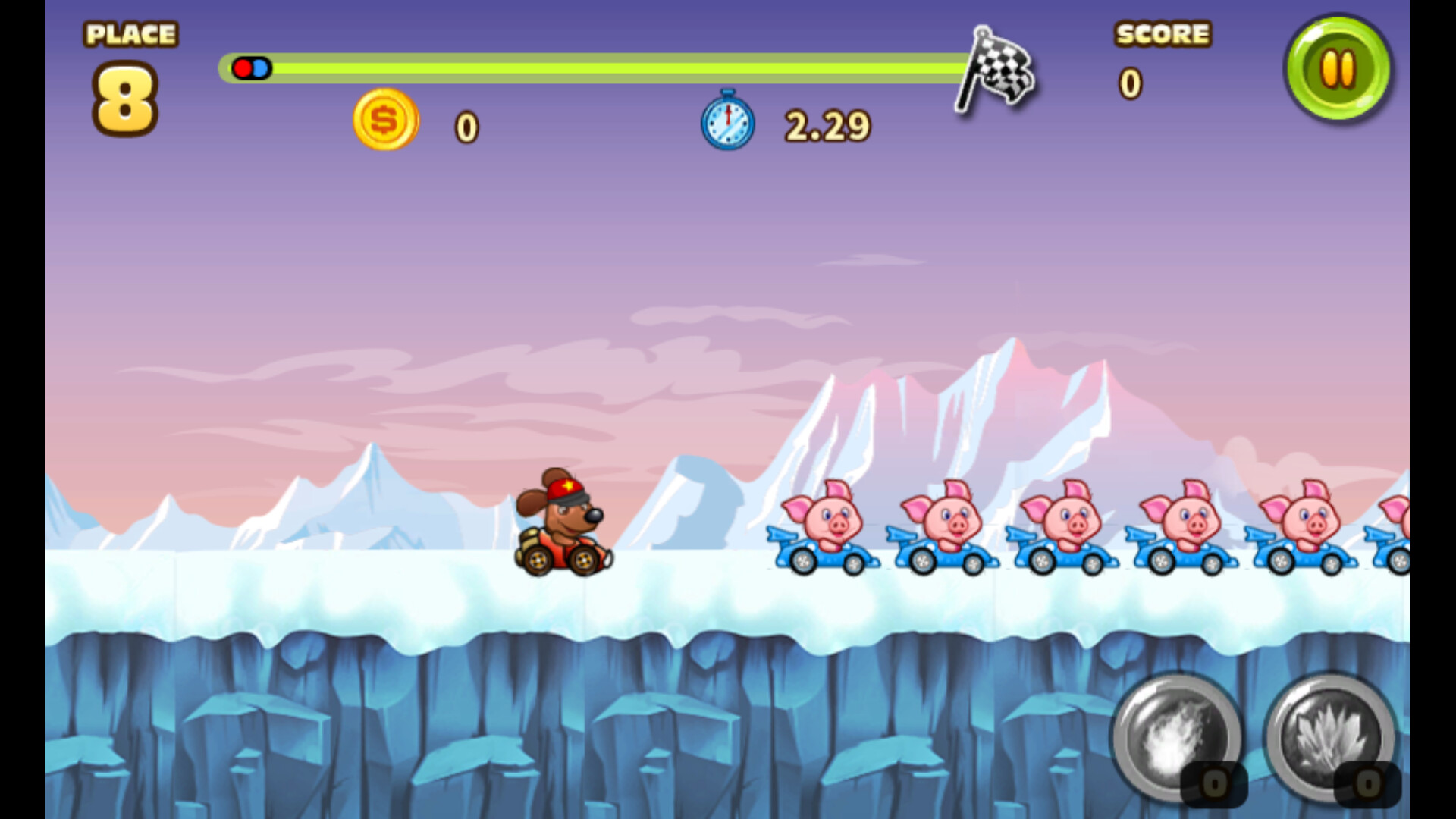Image resolution: width=1456 pixels, height=819 pixels.
Task: Expand the score display
Action: coord(1130,85)
